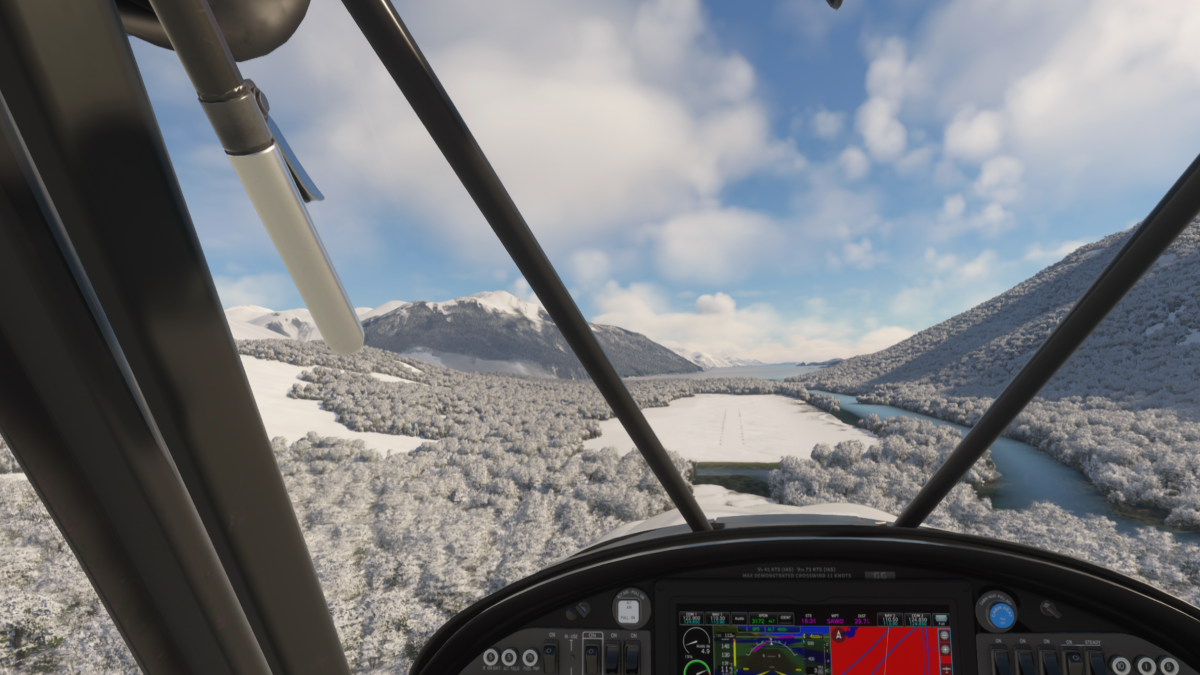Image resolution: width=1200 pixels, height=675 pixels.
Task: Pull the white ALT AIR knob
Action: click(630, 609)
